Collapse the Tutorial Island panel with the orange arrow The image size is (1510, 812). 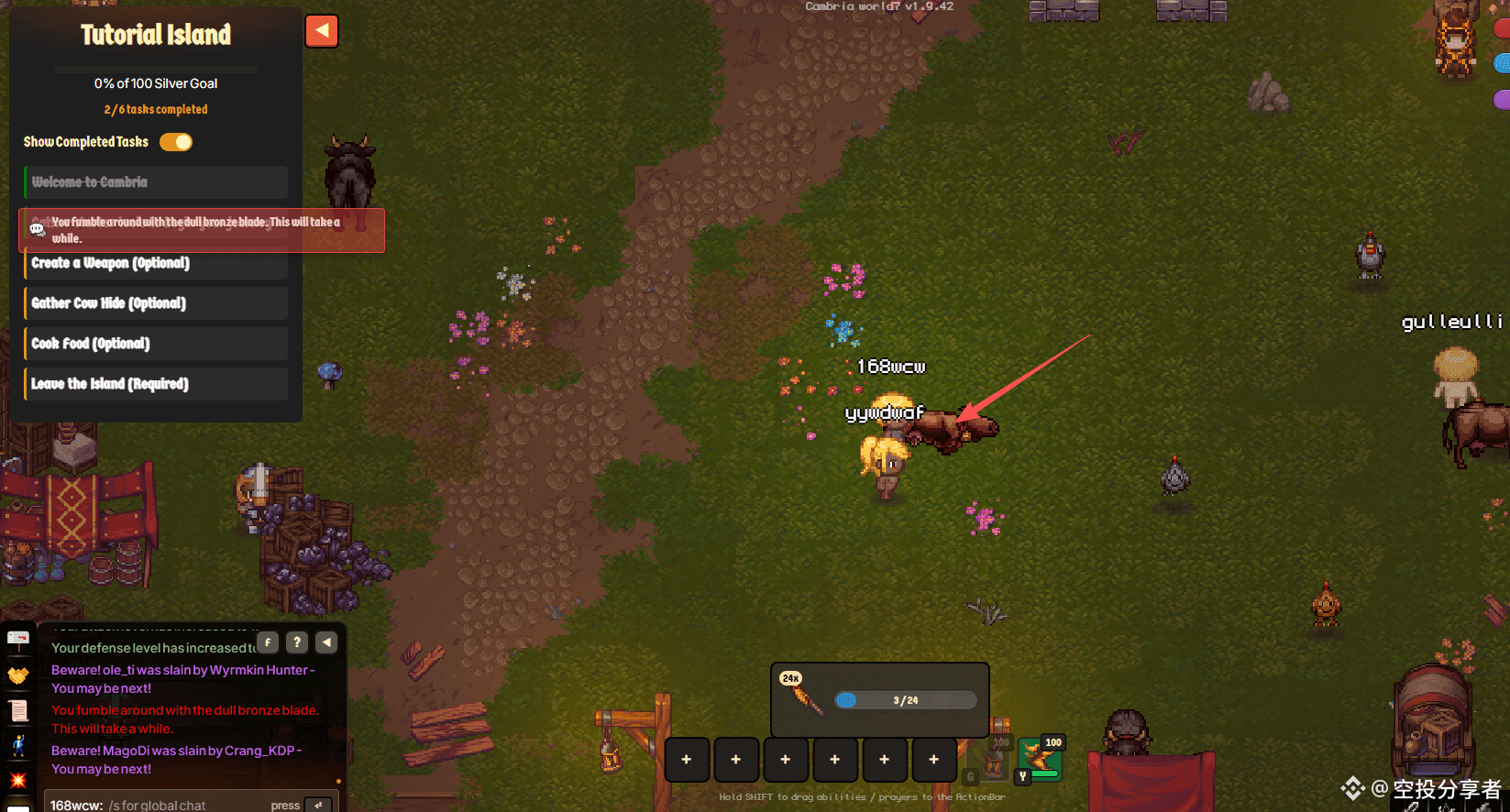[322, 31]
